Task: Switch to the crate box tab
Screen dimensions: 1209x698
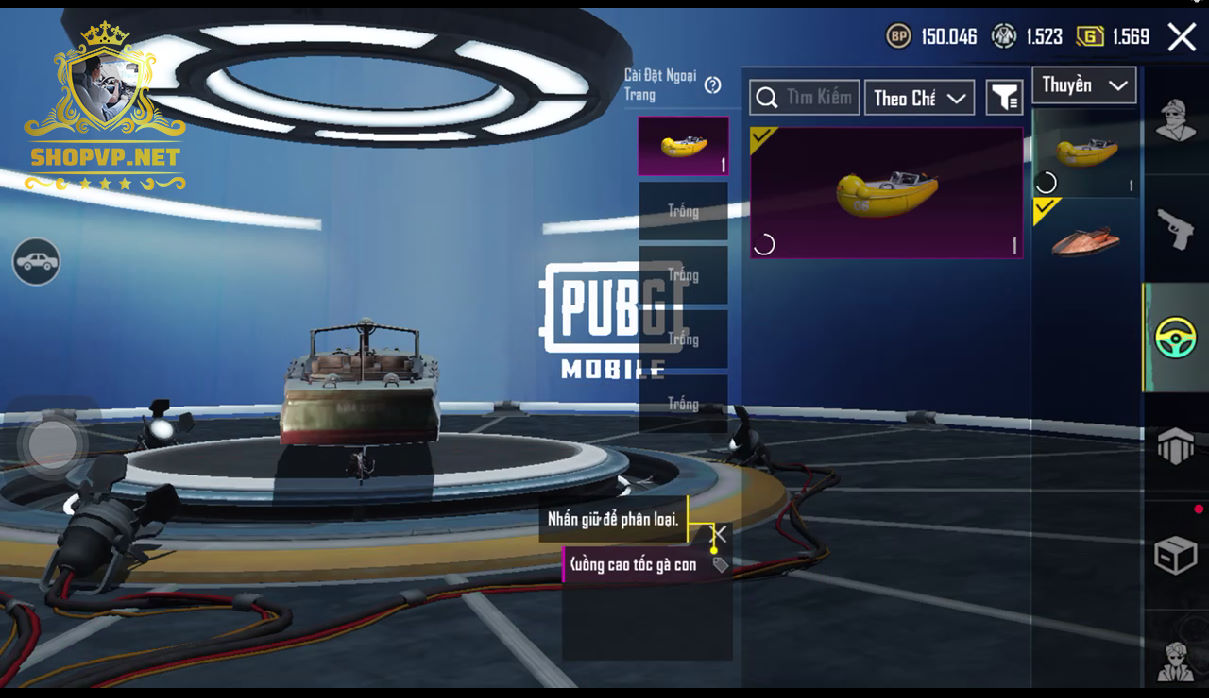Action: 1176,555
